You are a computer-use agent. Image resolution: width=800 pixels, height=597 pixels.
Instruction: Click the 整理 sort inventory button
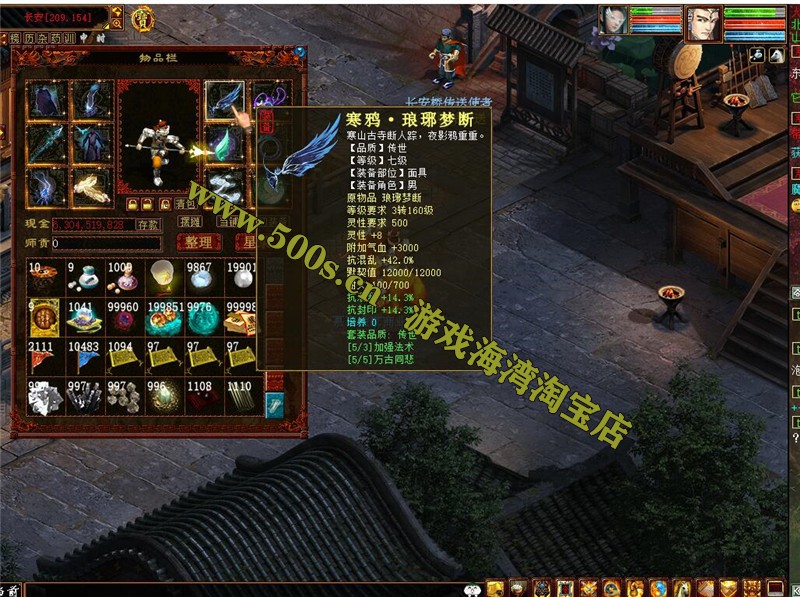pos(198,242)
